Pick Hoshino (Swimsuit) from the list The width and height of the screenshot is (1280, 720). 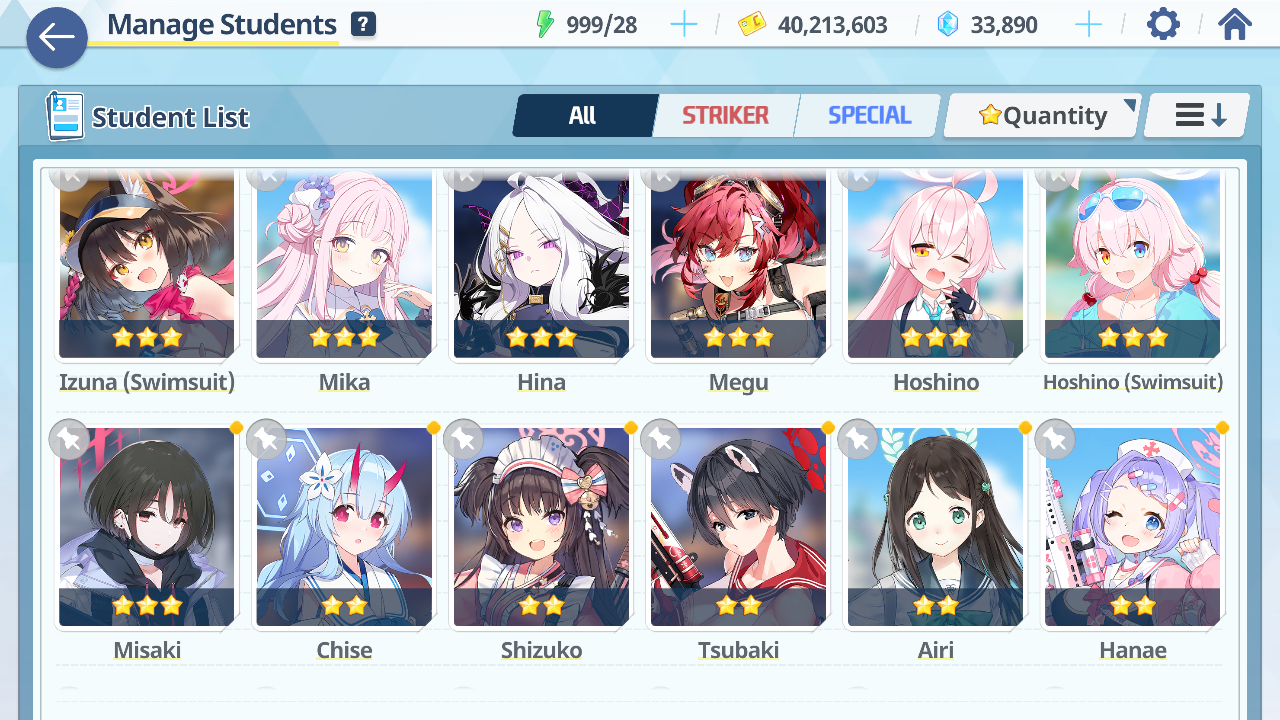point(1132,265)
